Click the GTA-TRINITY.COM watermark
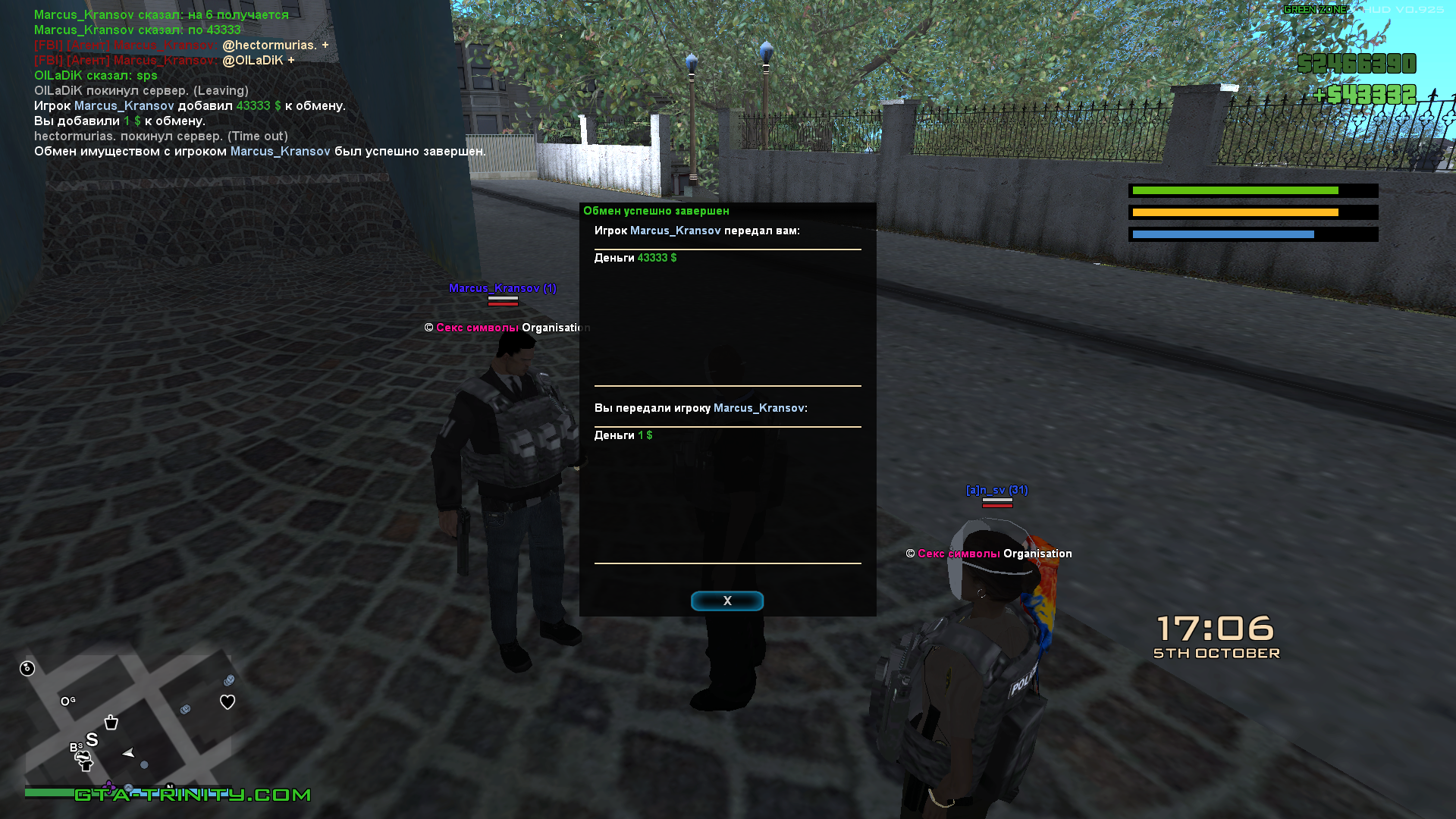This screenshot has width=1456, height=819. [193, 795]
